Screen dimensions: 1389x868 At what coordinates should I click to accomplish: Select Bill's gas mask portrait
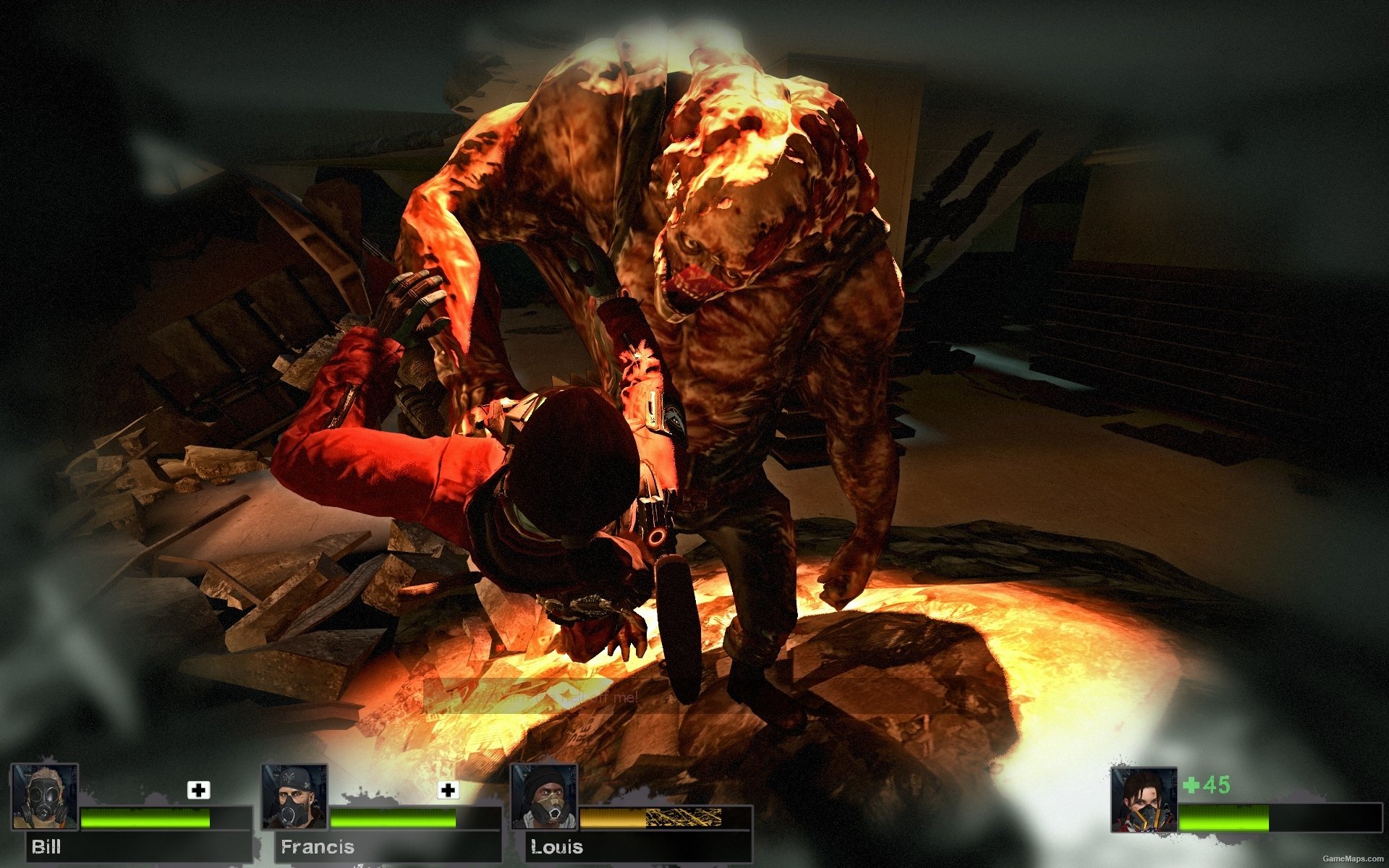[x=45, y=796]
